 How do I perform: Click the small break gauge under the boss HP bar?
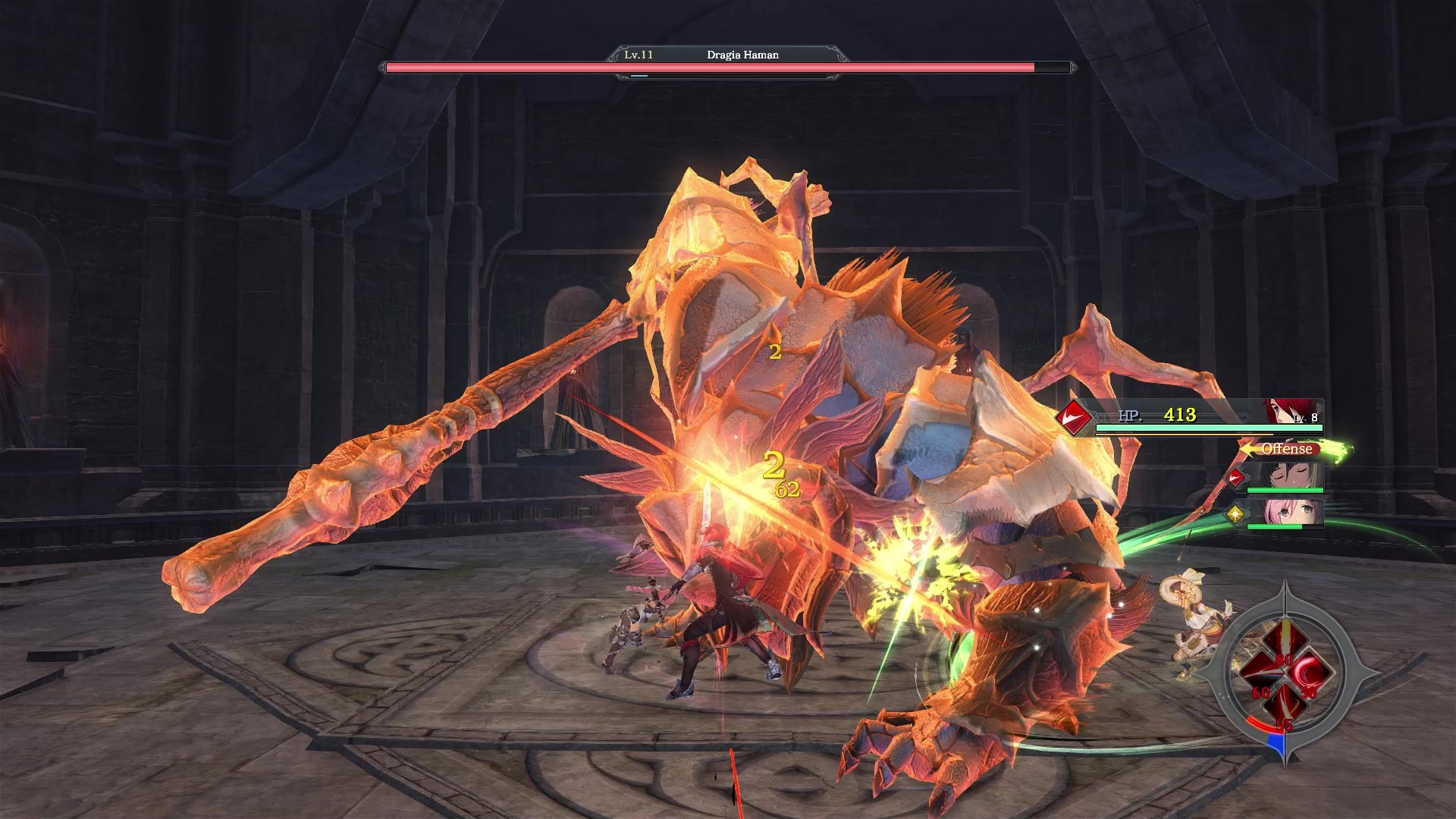639,76
